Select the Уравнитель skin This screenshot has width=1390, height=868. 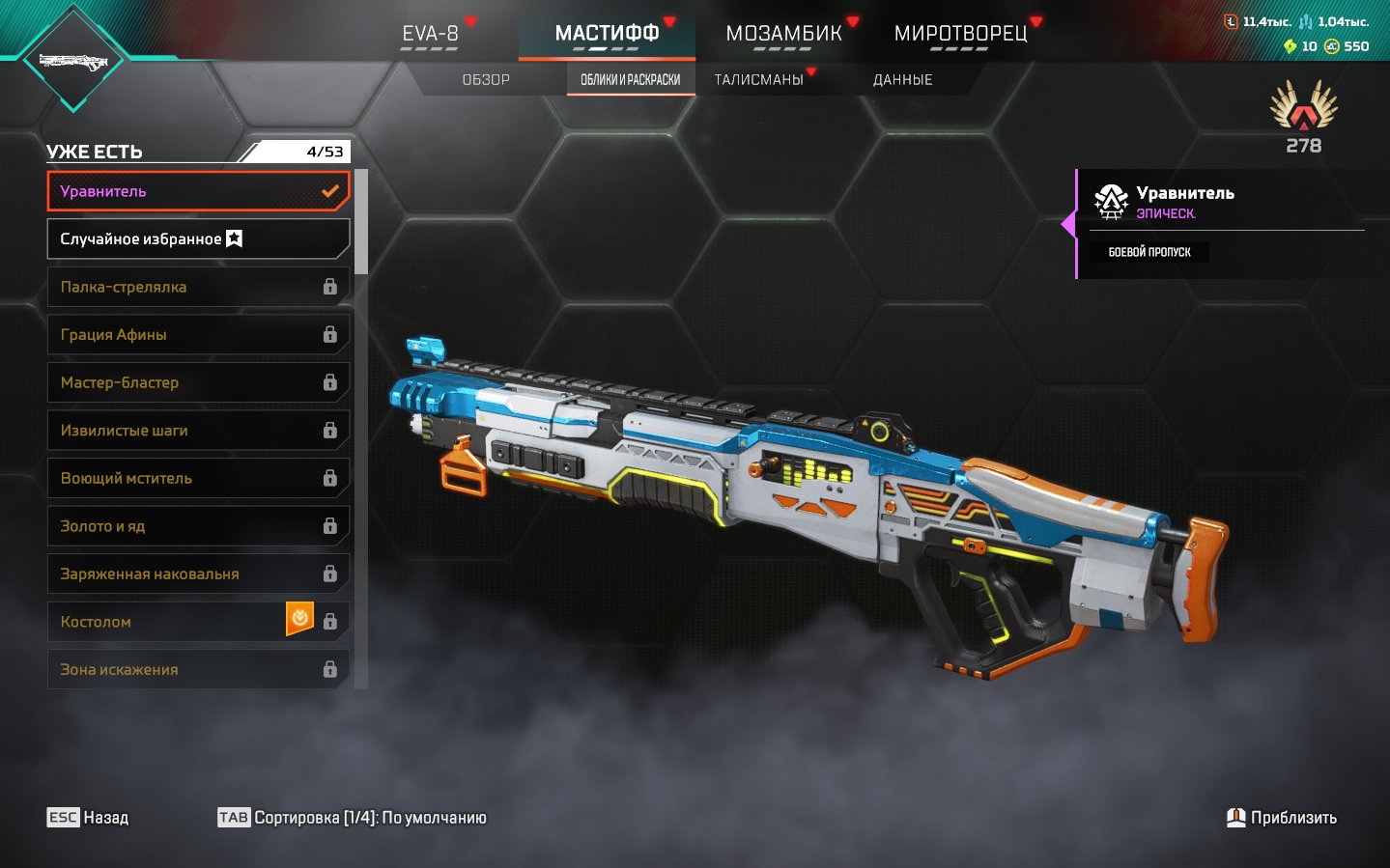(x=198, y=191)
